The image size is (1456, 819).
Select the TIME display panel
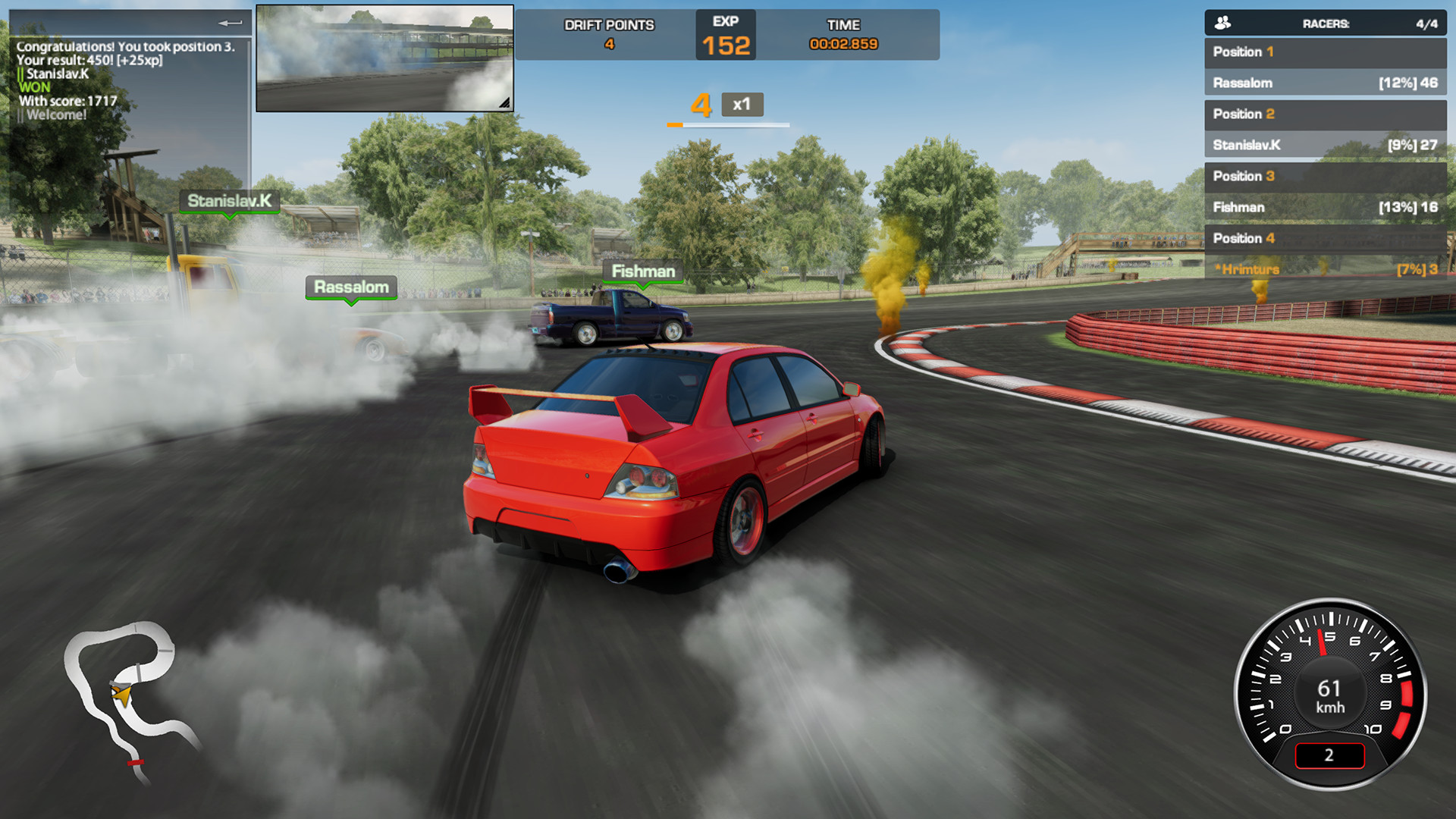(x=843, y=34)
